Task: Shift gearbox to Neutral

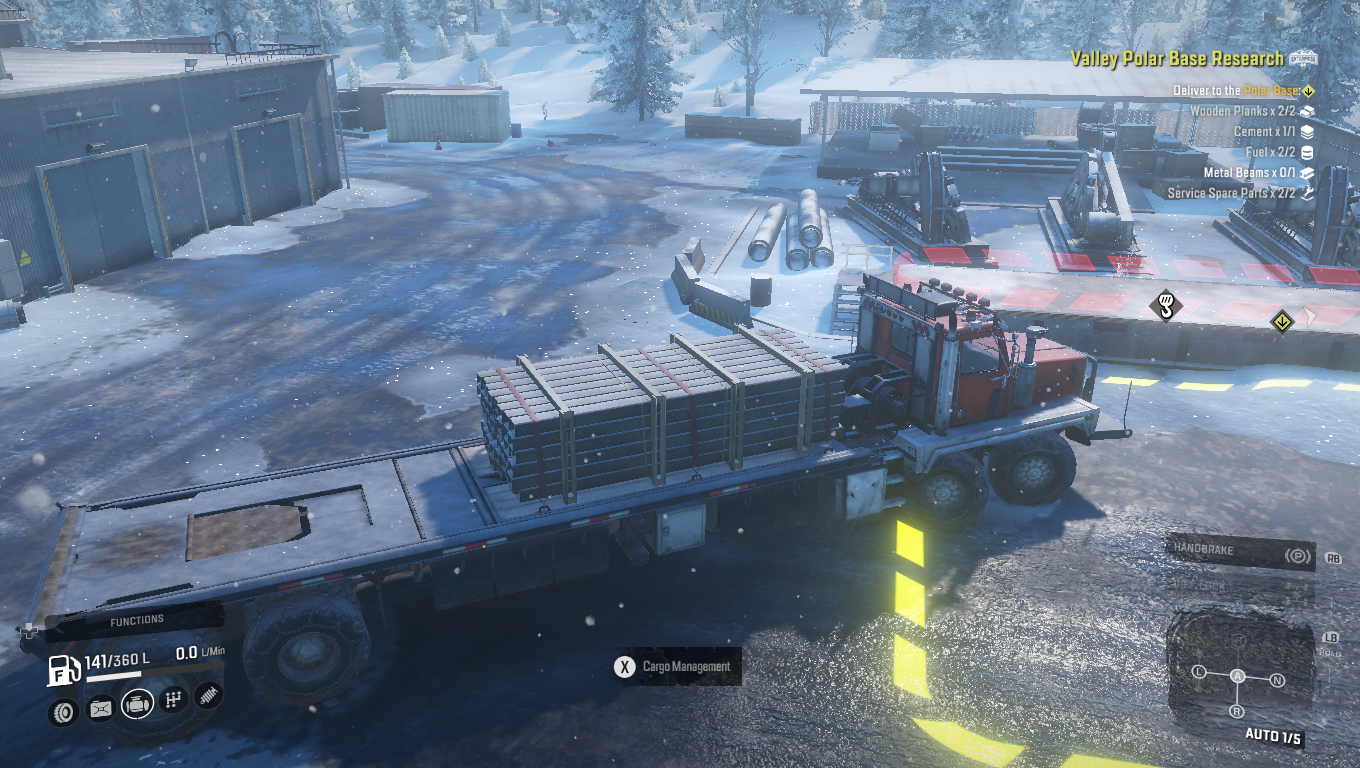Action: point(1277,680)
